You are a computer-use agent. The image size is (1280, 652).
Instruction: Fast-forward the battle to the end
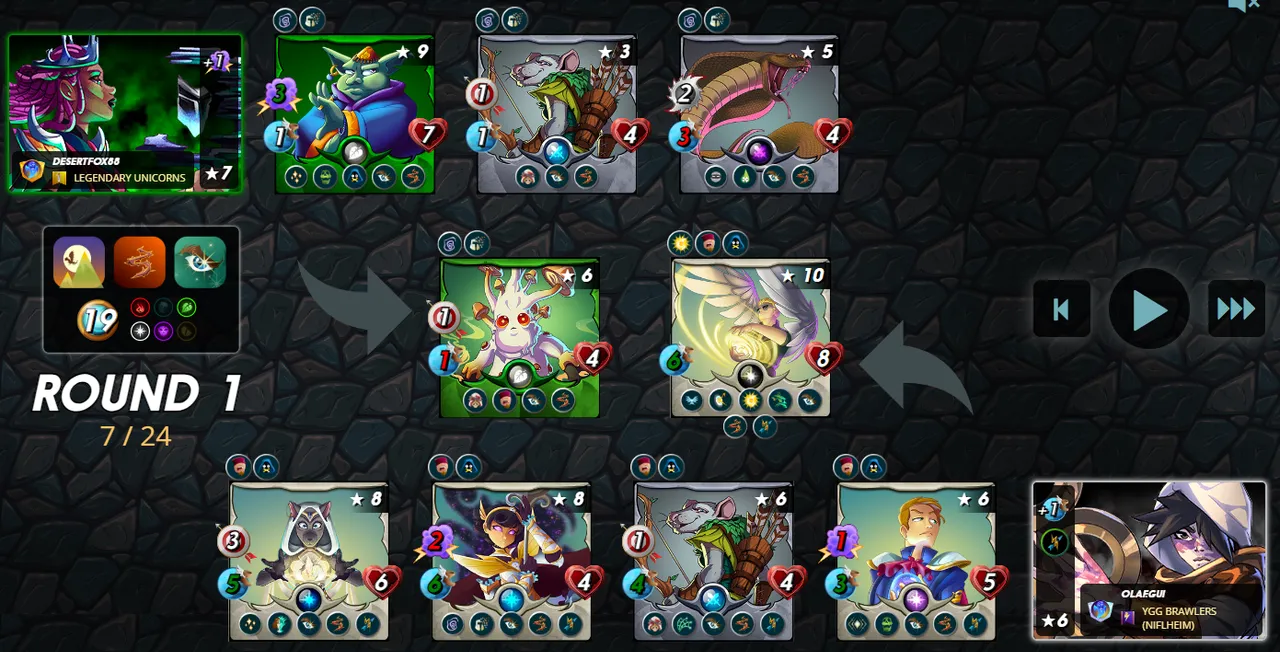(x=1236, y=310)
